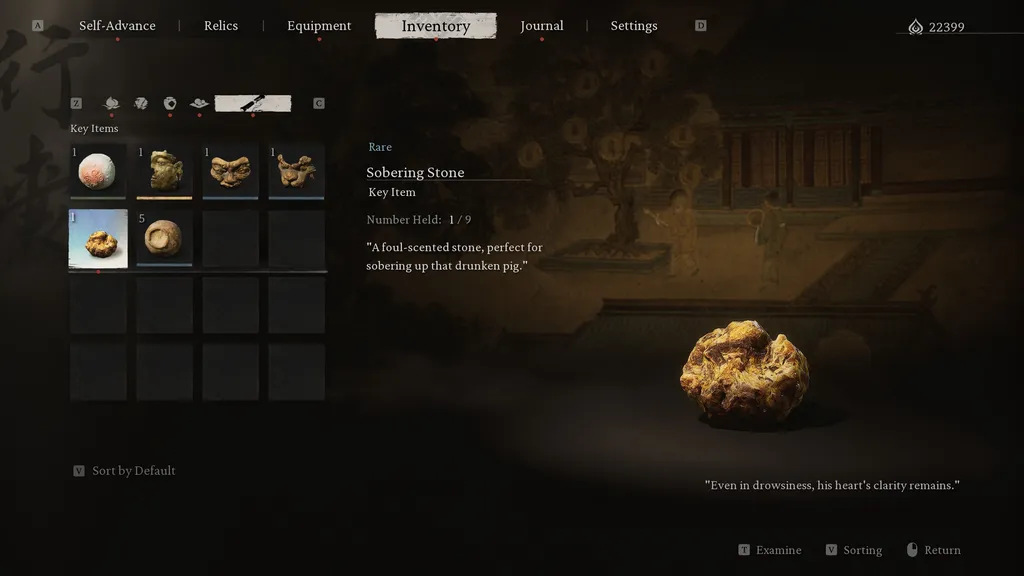Select the highlighted scroll key items category
The width and height of the screenshot is (1024, 576).
(x=253, y=103)
